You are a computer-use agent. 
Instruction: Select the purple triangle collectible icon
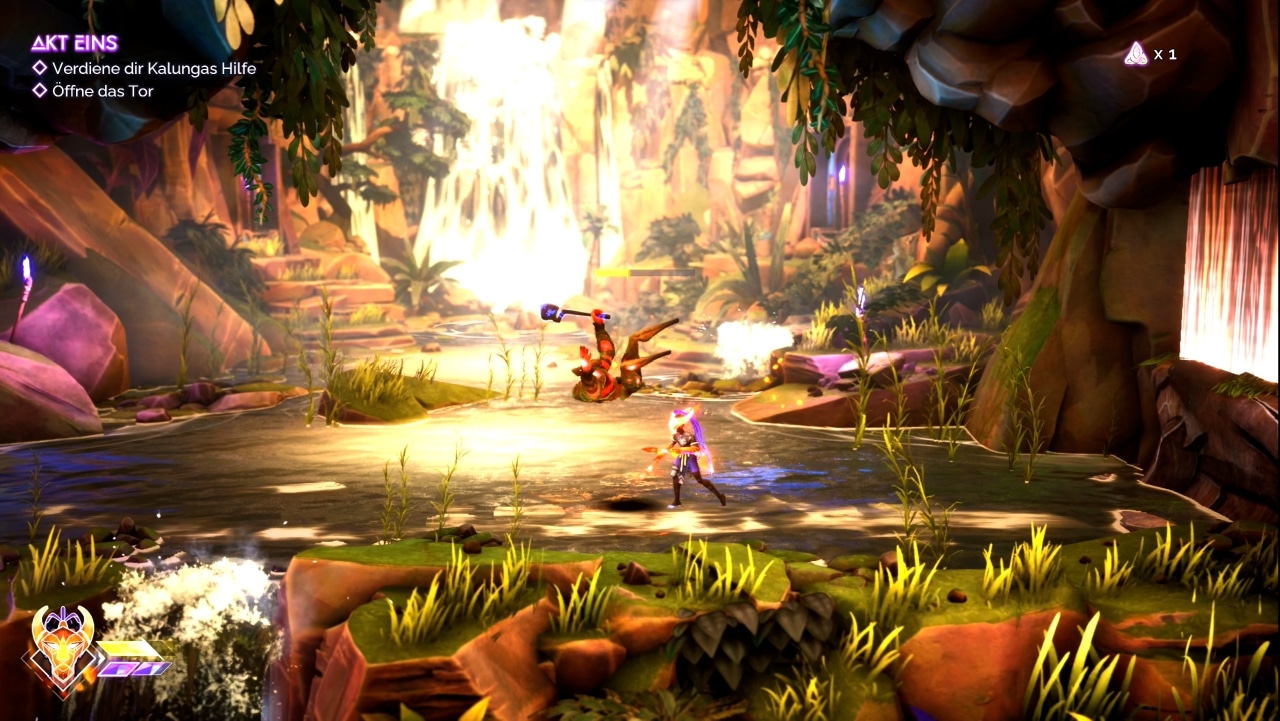click(x=1135, y=54)
